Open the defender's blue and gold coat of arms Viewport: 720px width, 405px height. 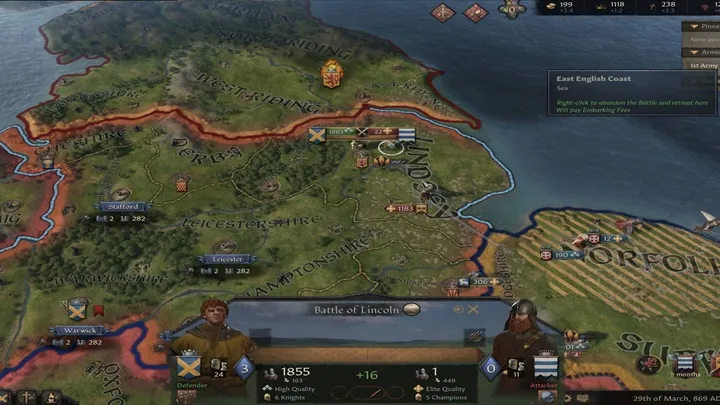click(x=188, y=365)
